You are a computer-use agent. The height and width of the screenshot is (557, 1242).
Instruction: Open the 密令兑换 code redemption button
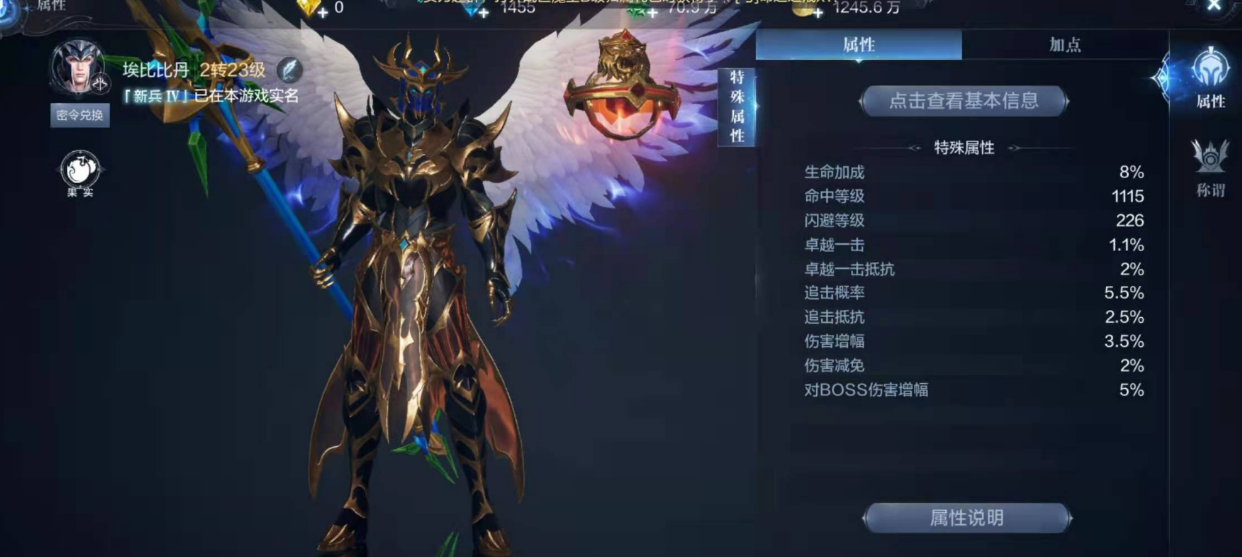point(80,115)
